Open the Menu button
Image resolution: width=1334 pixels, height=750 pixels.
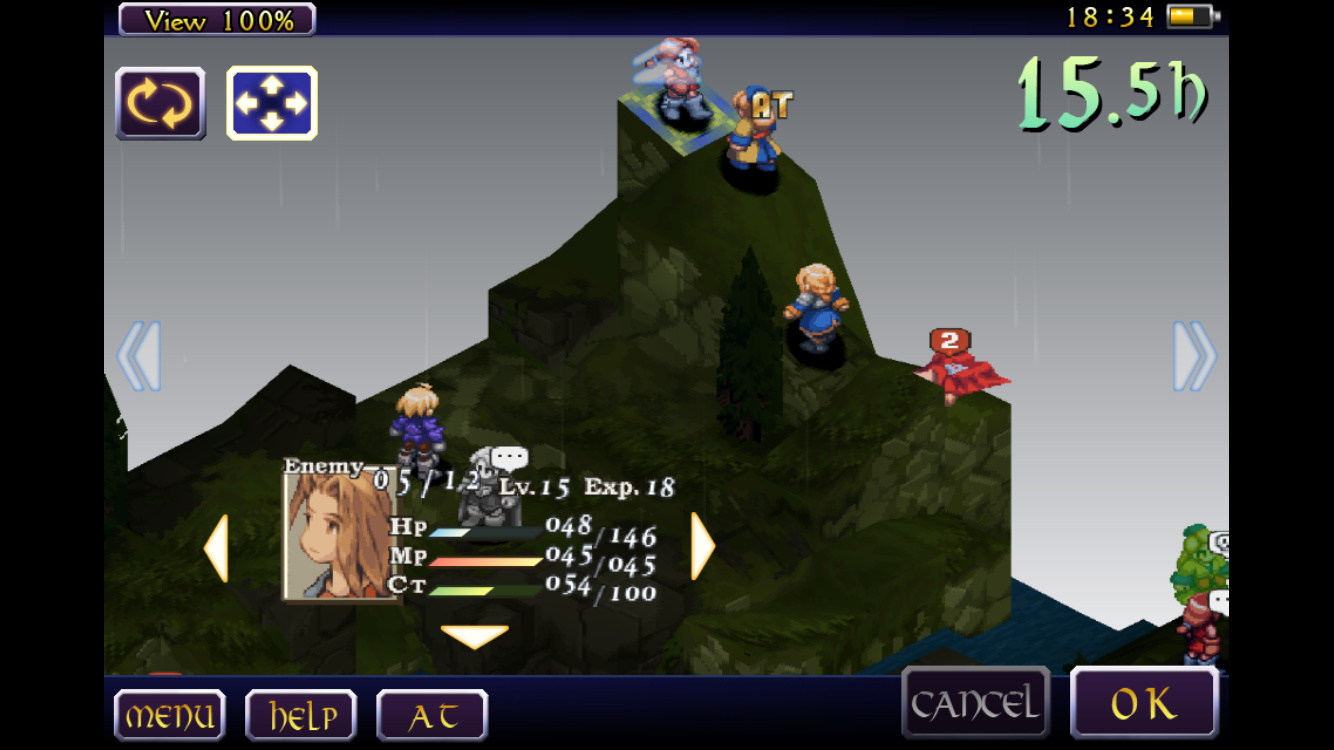[169, 715]
